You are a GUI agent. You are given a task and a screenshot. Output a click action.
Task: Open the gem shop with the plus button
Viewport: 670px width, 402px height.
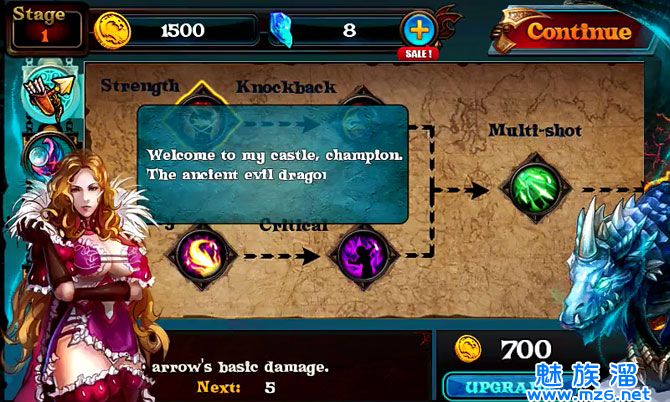coord(417,30)
